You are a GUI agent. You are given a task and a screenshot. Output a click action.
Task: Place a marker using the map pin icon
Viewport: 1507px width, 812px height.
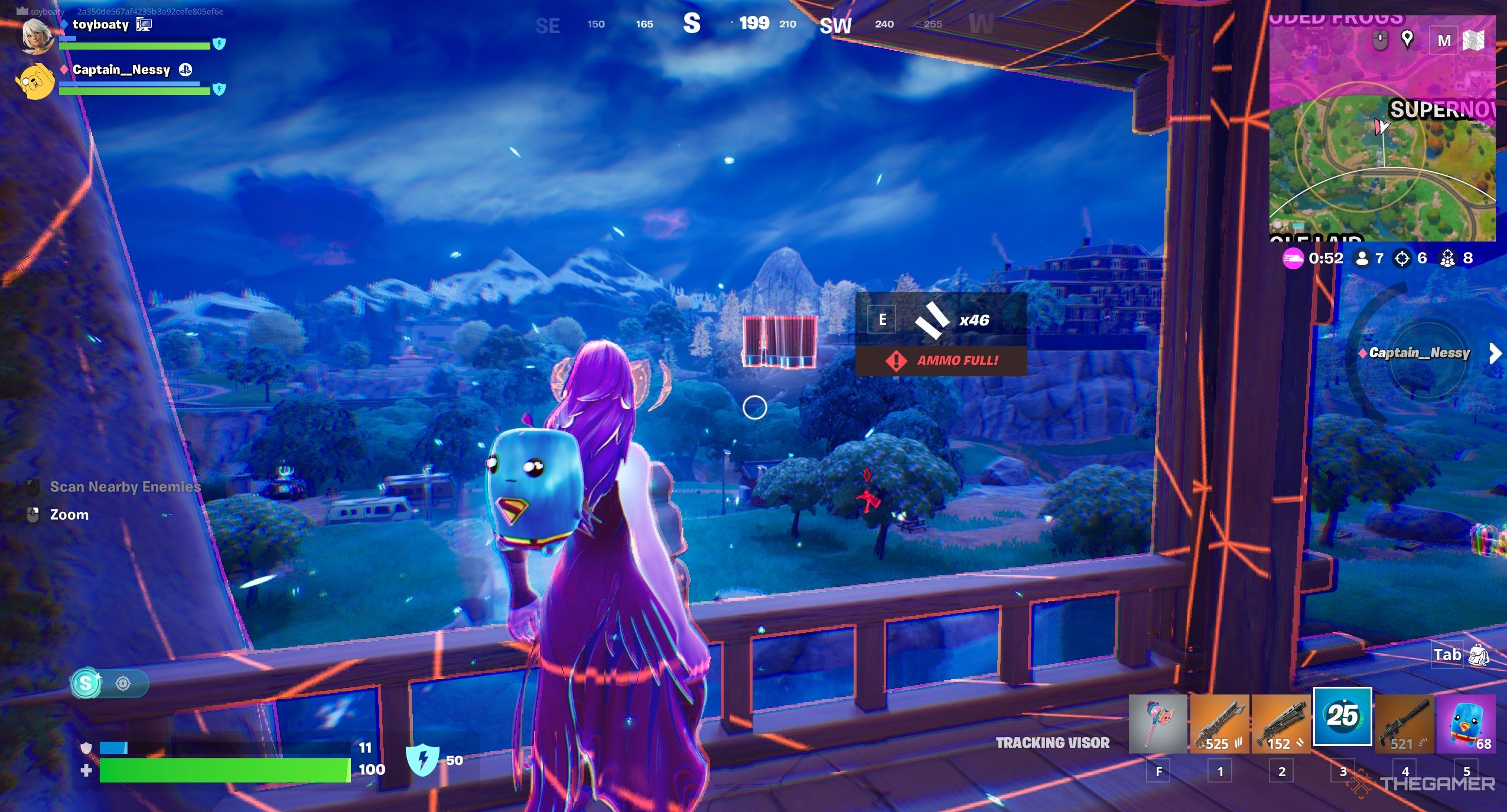click(1407, 40)
